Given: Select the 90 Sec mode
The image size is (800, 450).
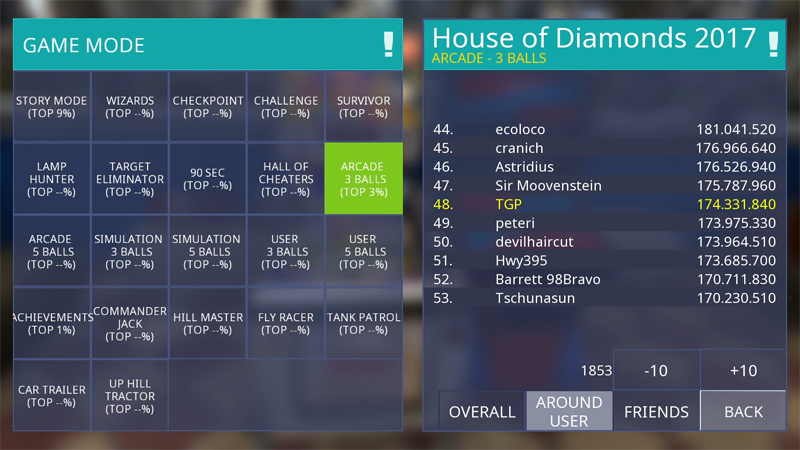Looking at the screenshot, I should click(x=208, y=179).
